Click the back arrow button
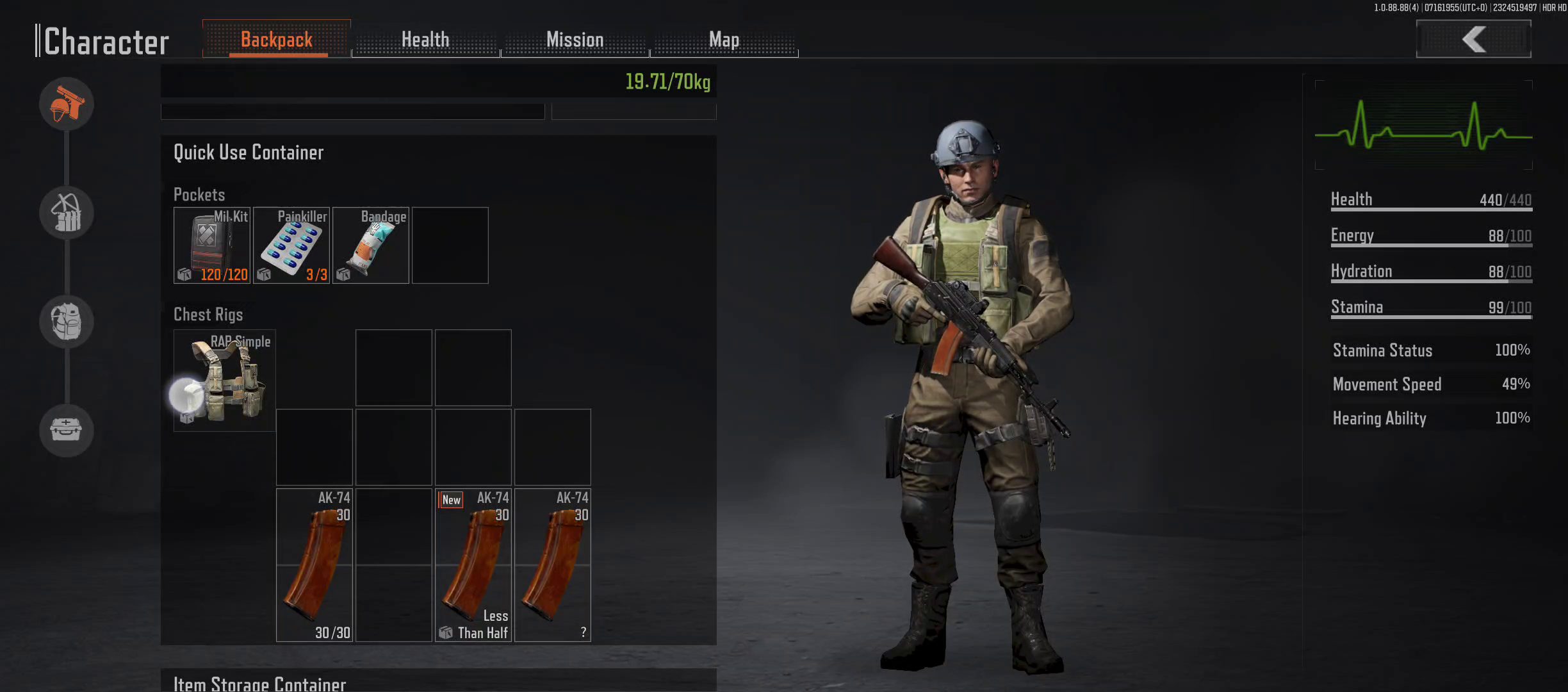 click(x=1473, y=39)
